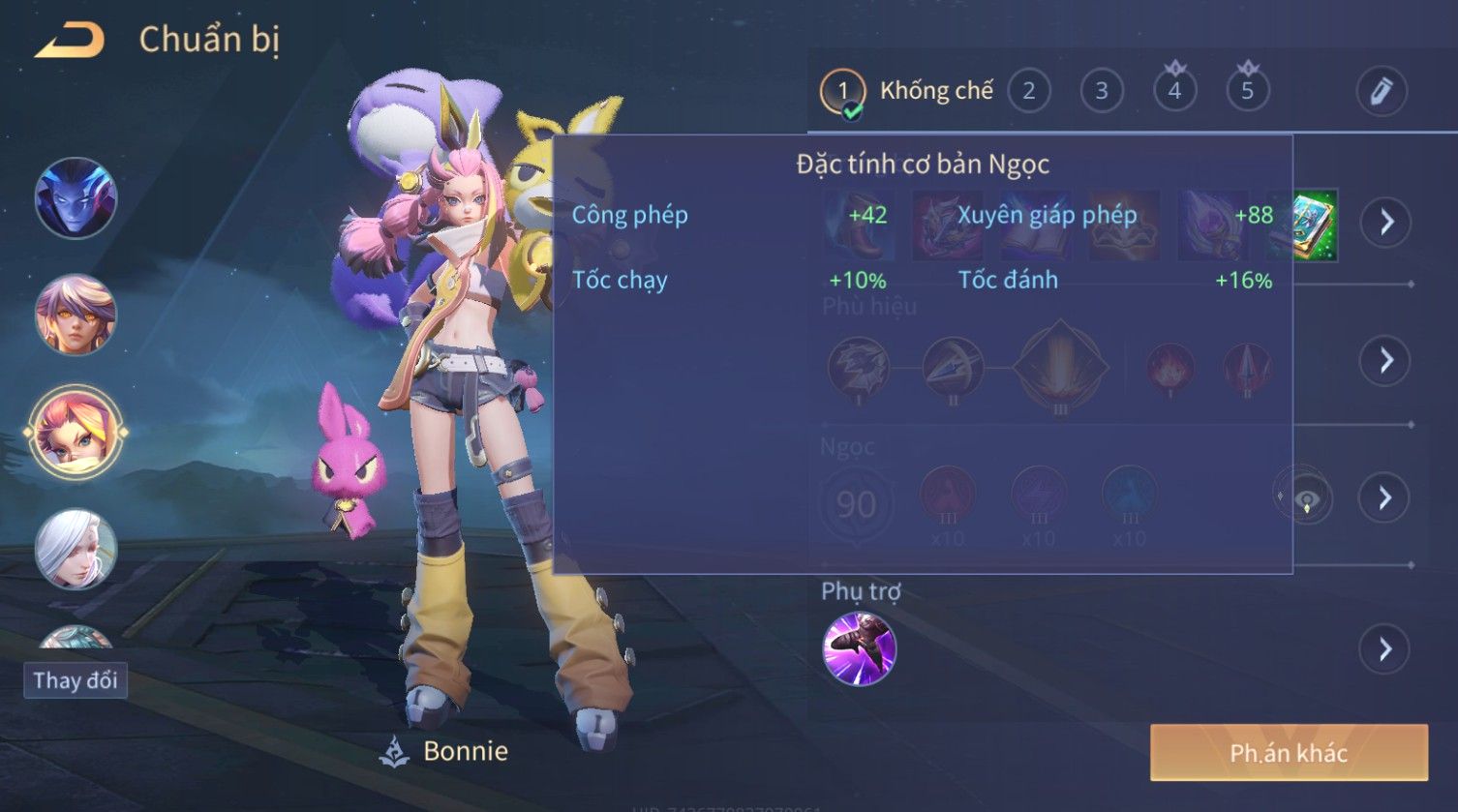Select the green spellbook item icon
1458x812 pixels.
(1312, 226)
